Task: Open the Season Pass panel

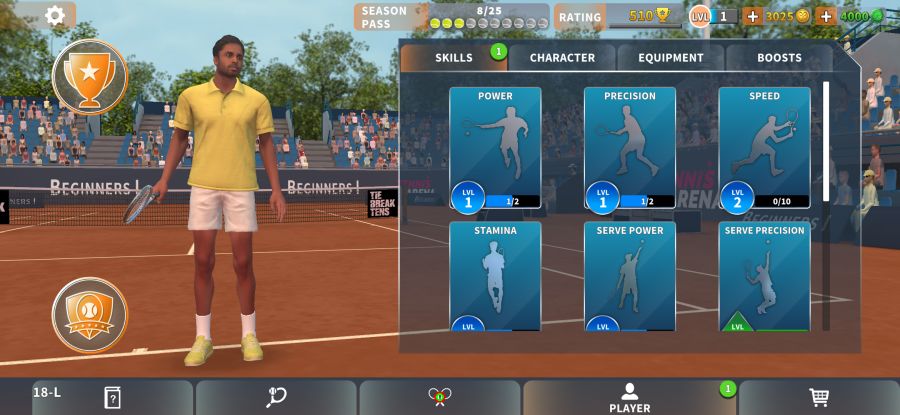Action: point(452,17)
